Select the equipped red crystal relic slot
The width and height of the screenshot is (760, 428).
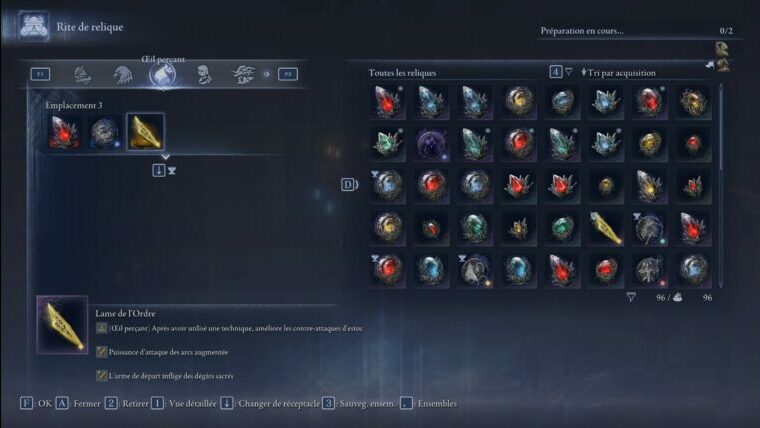click(x=65, y=132)
